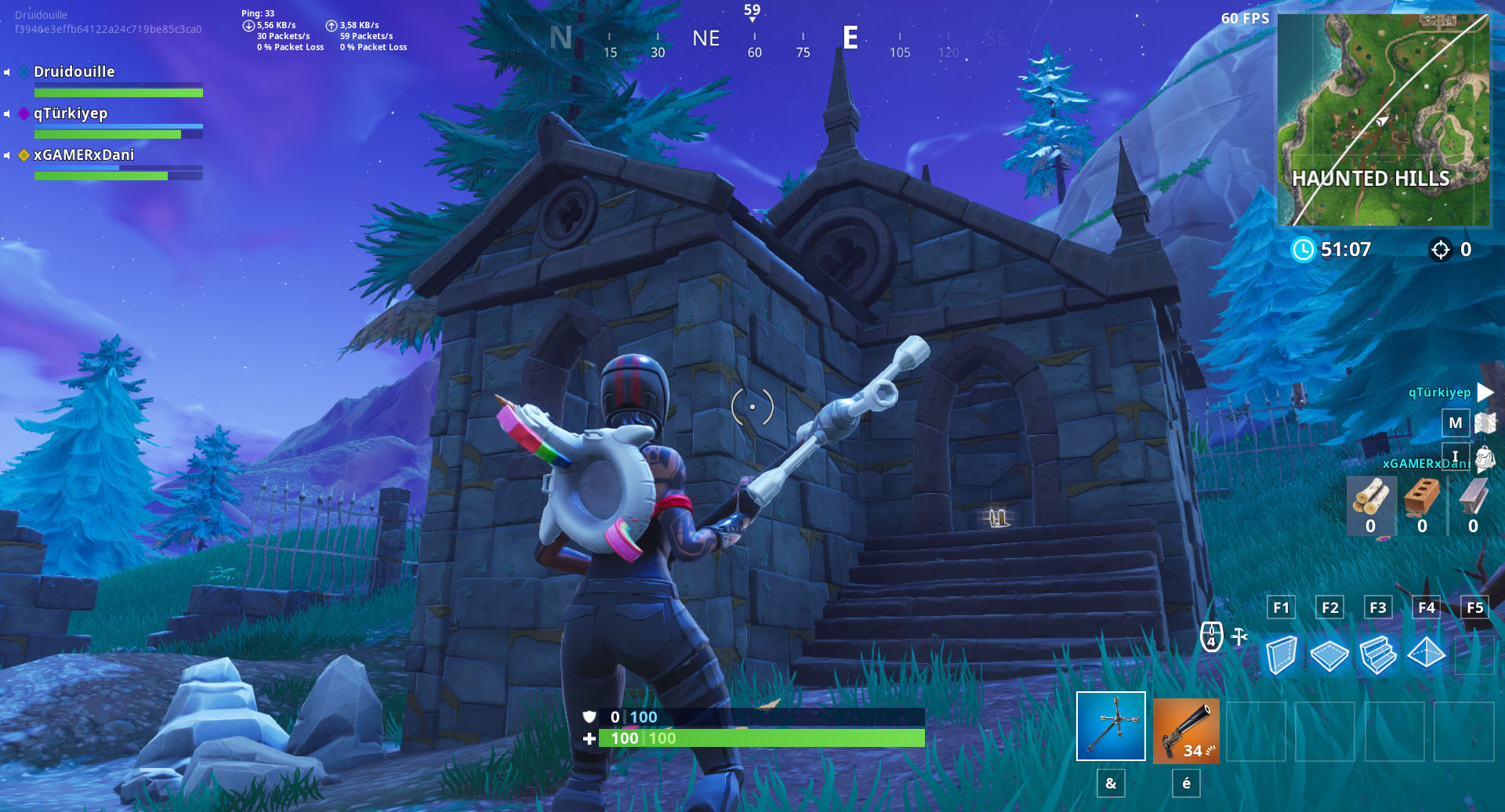1505x812 pixels.
Task: Select the brick material icon
Action: (1422, 497)
